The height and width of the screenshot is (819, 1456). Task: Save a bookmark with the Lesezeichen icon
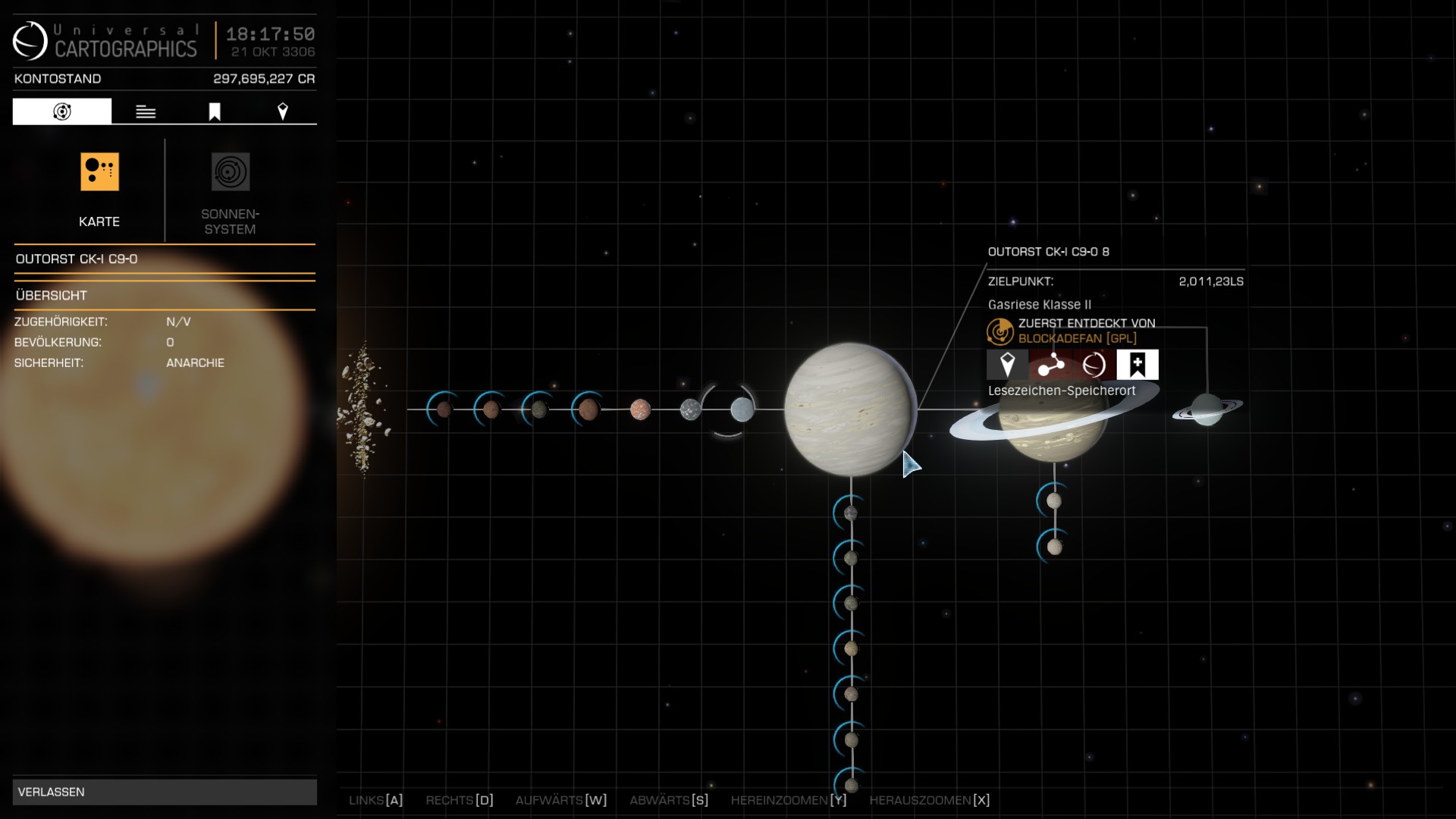tap(1137, 365)
